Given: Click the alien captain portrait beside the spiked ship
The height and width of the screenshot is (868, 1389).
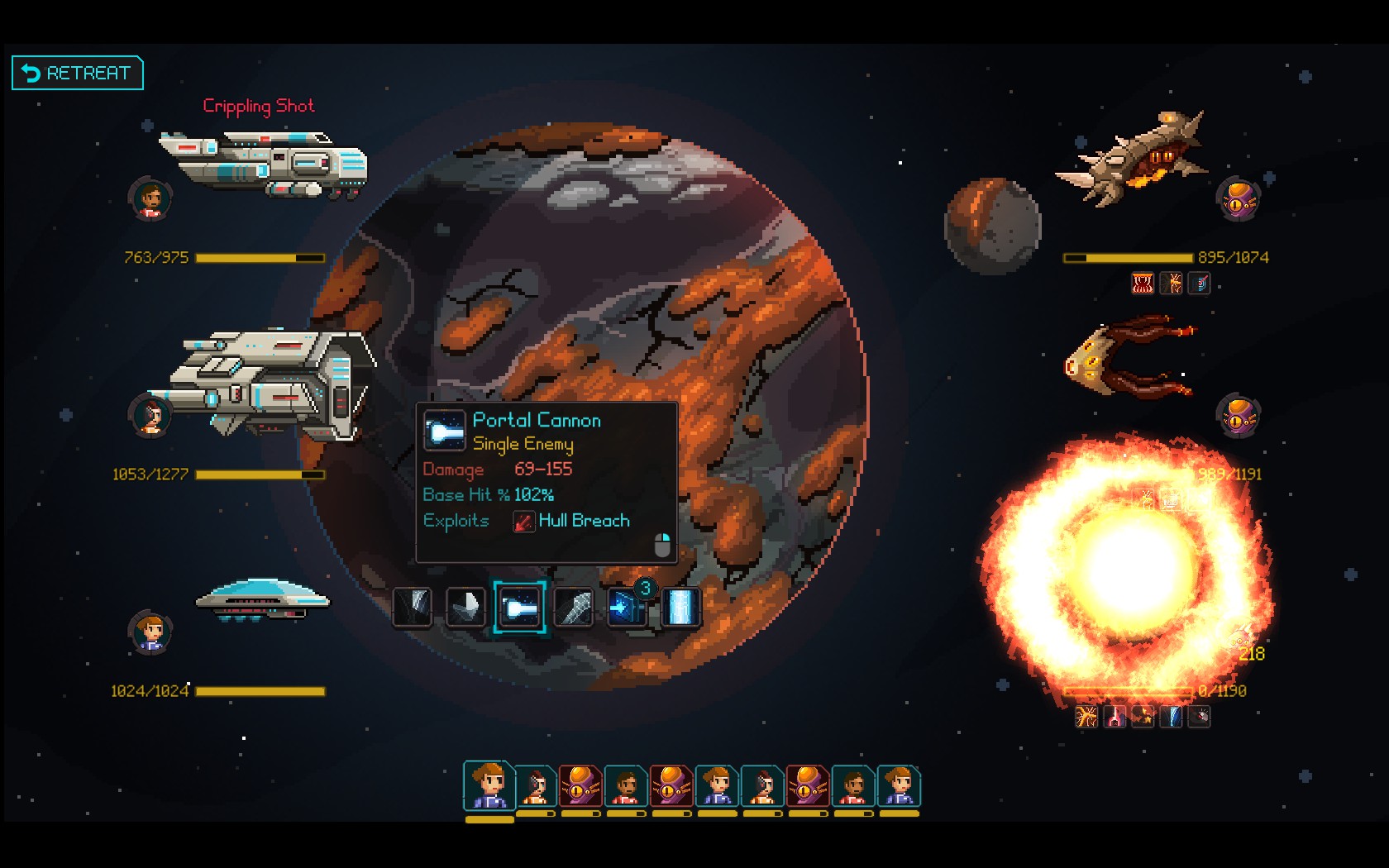Looking at the screenshot, I should pos(1239,201).
